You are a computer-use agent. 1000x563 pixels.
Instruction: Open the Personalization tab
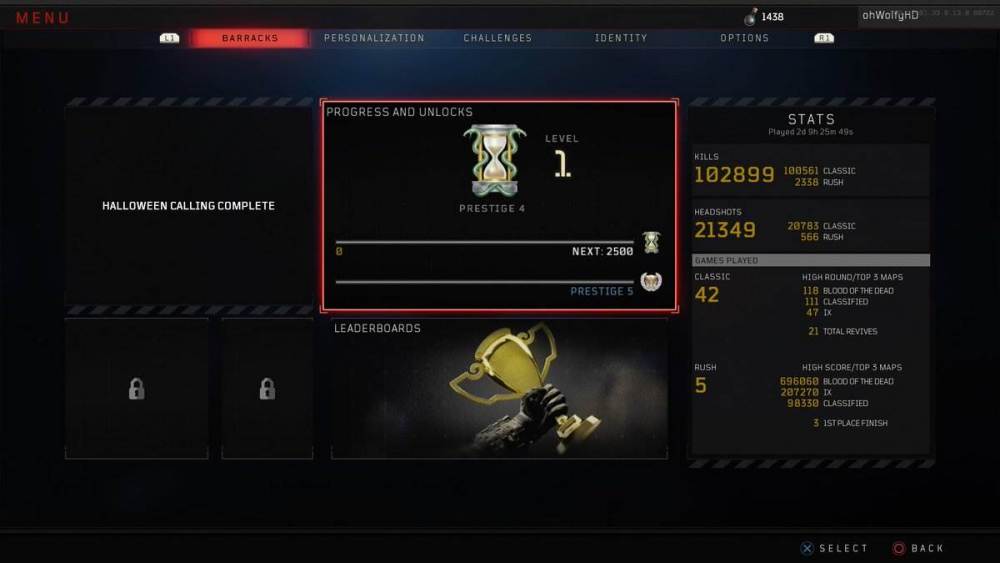[x=374, y=38]
